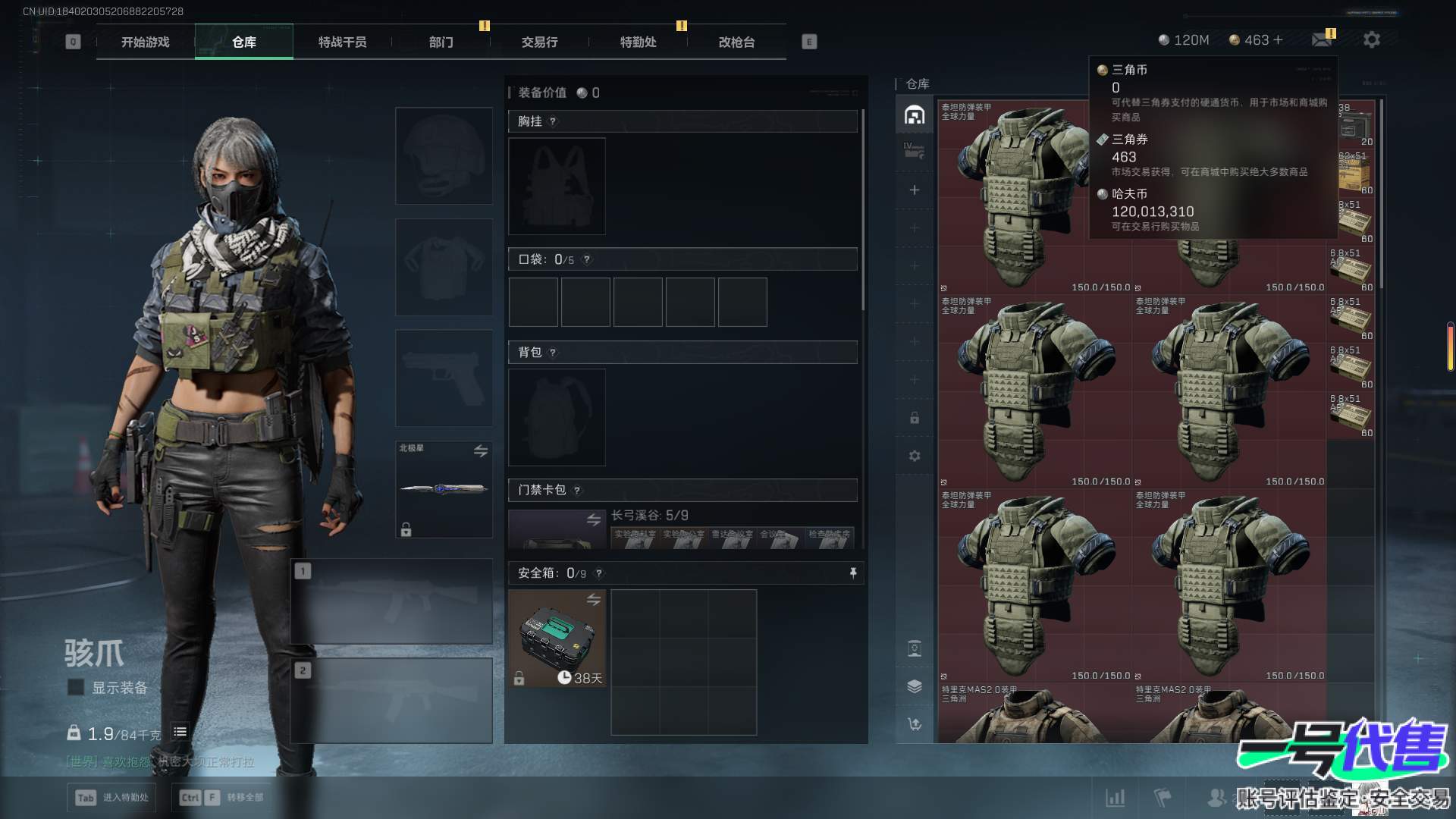
Task: Add a new stash page with plus
Action: click(915, 190)
